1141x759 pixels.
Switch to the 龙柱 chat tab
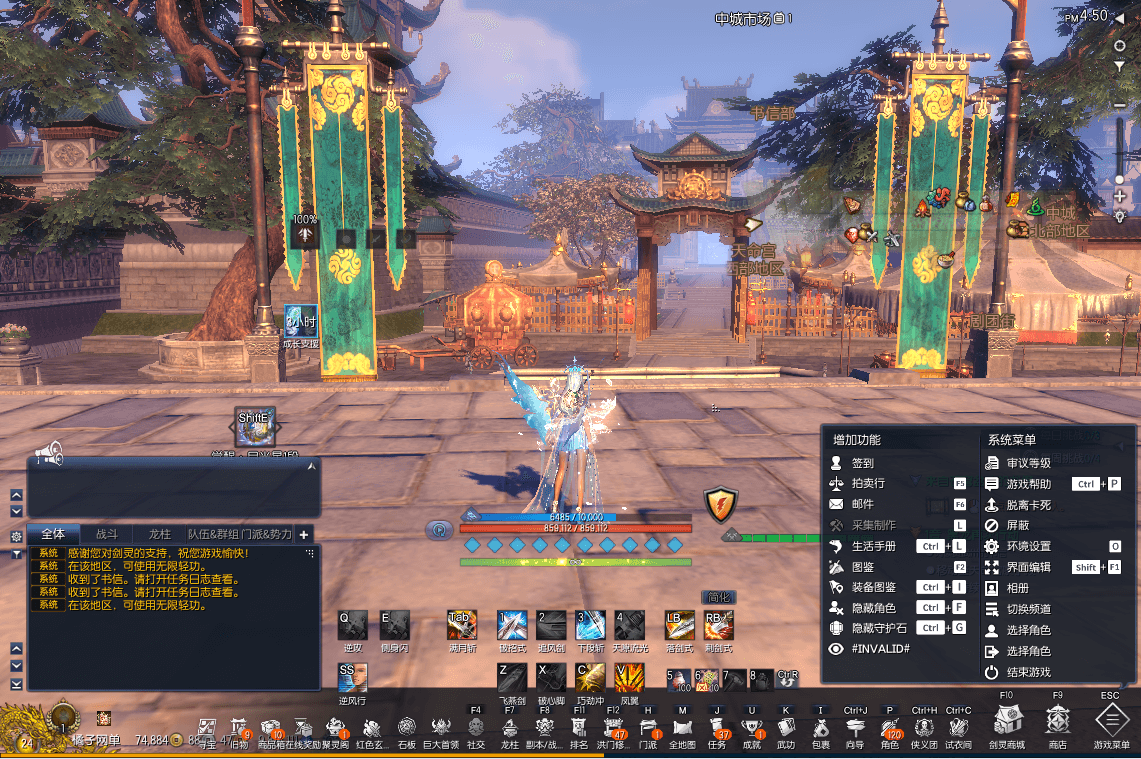159,534
